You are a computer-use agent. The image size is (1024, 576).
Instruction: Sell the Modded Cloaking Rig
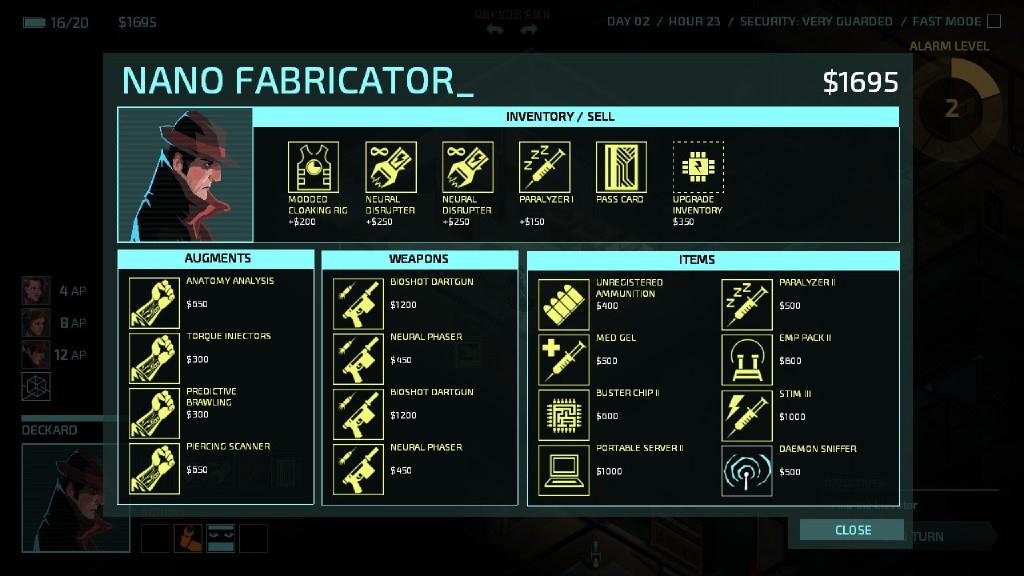coord(313,167)
